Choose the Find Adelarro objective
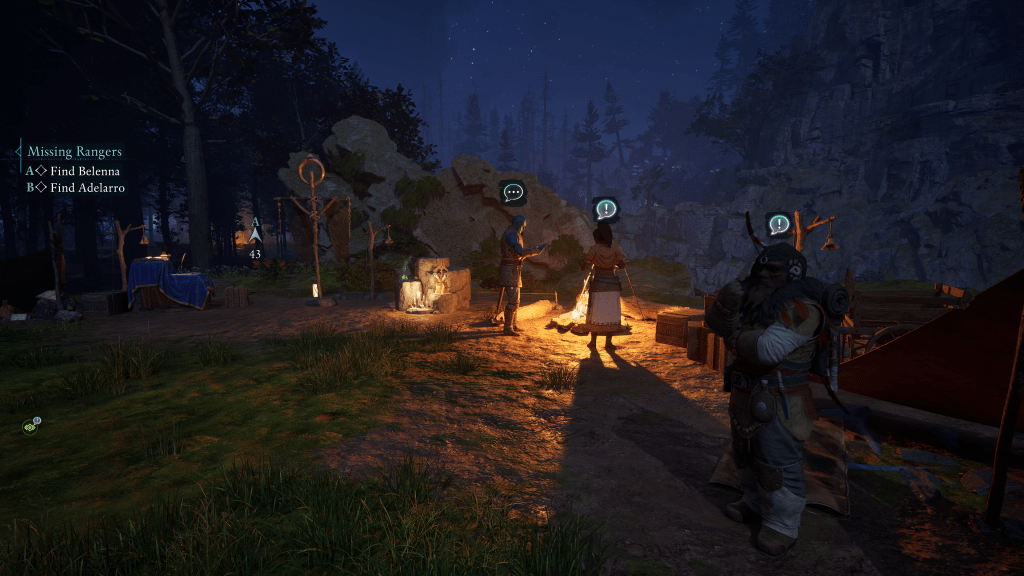1024x576 pixels. point(87,187)
